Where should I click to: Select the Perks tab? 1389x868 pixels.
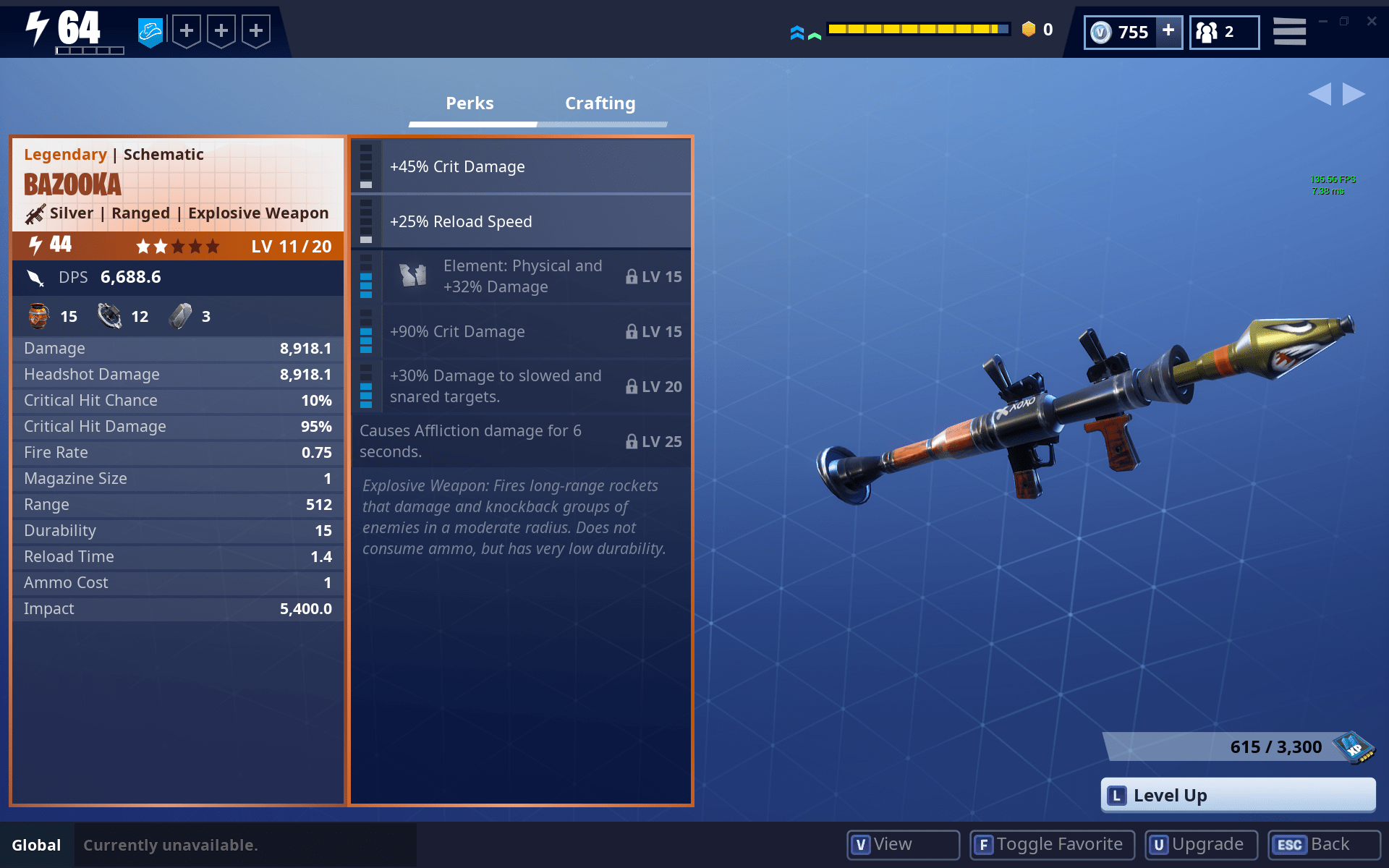pyautogui.click(x=470, y=103)
